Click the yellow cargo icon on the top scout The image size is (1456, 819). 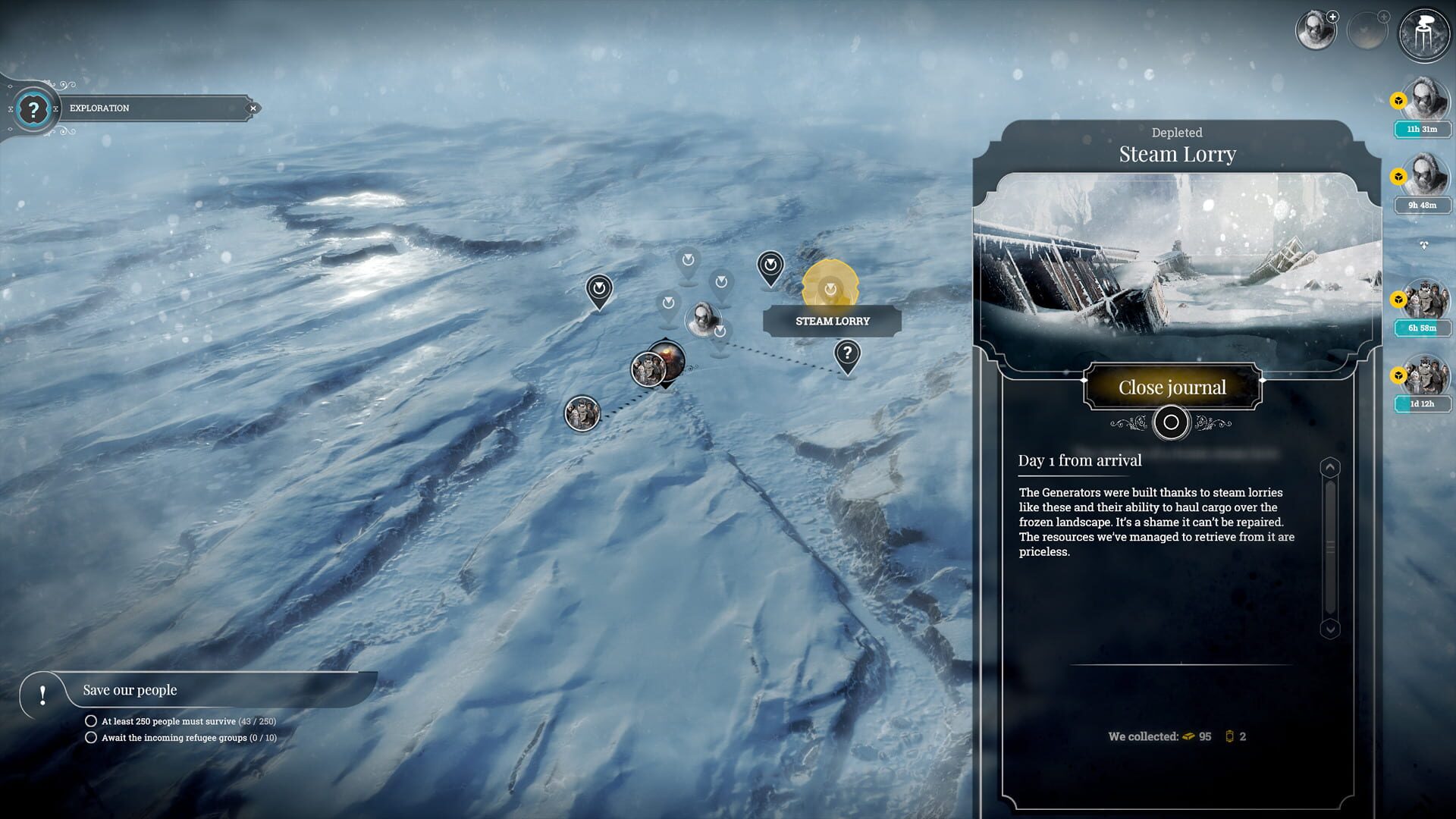click(x=1398, y=99)
